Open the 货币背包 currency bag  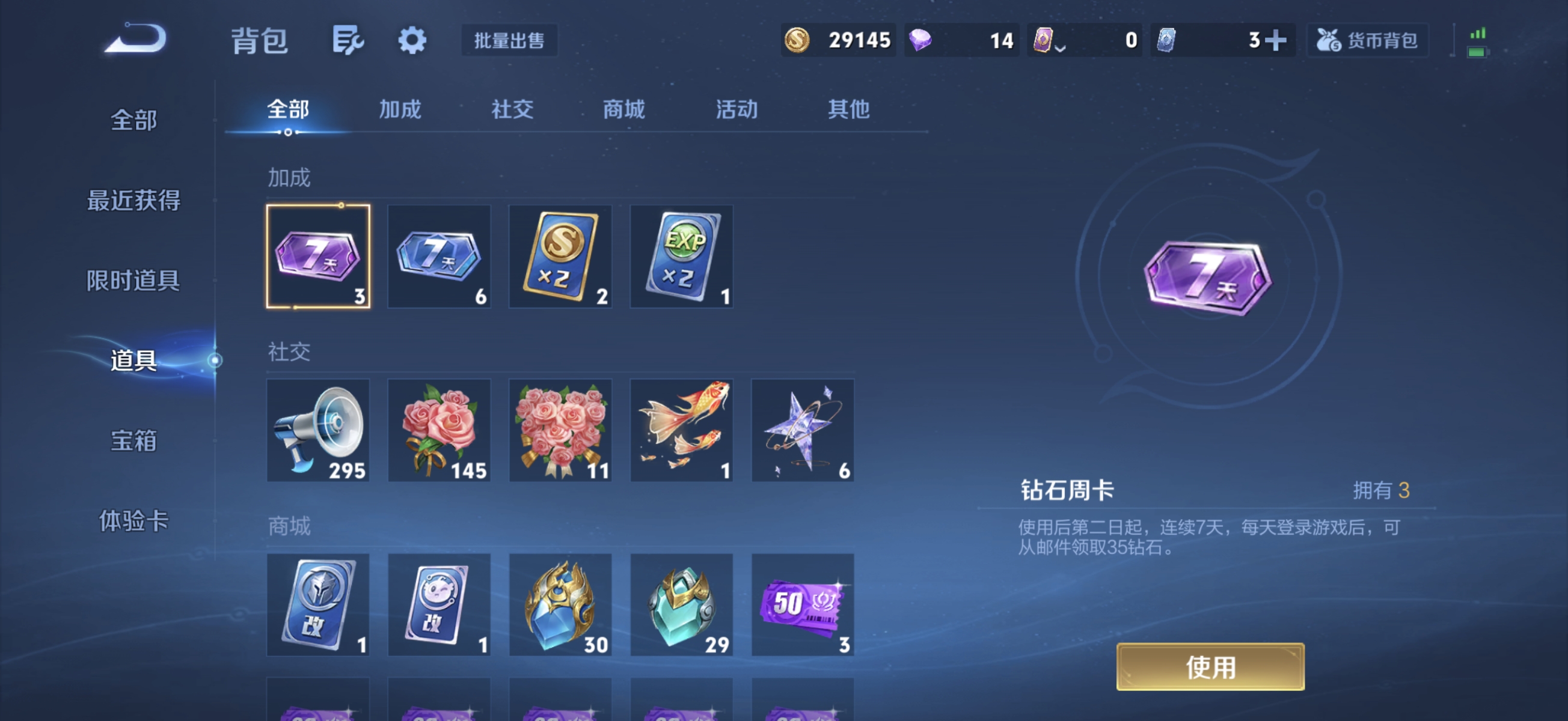(1367, 39)
